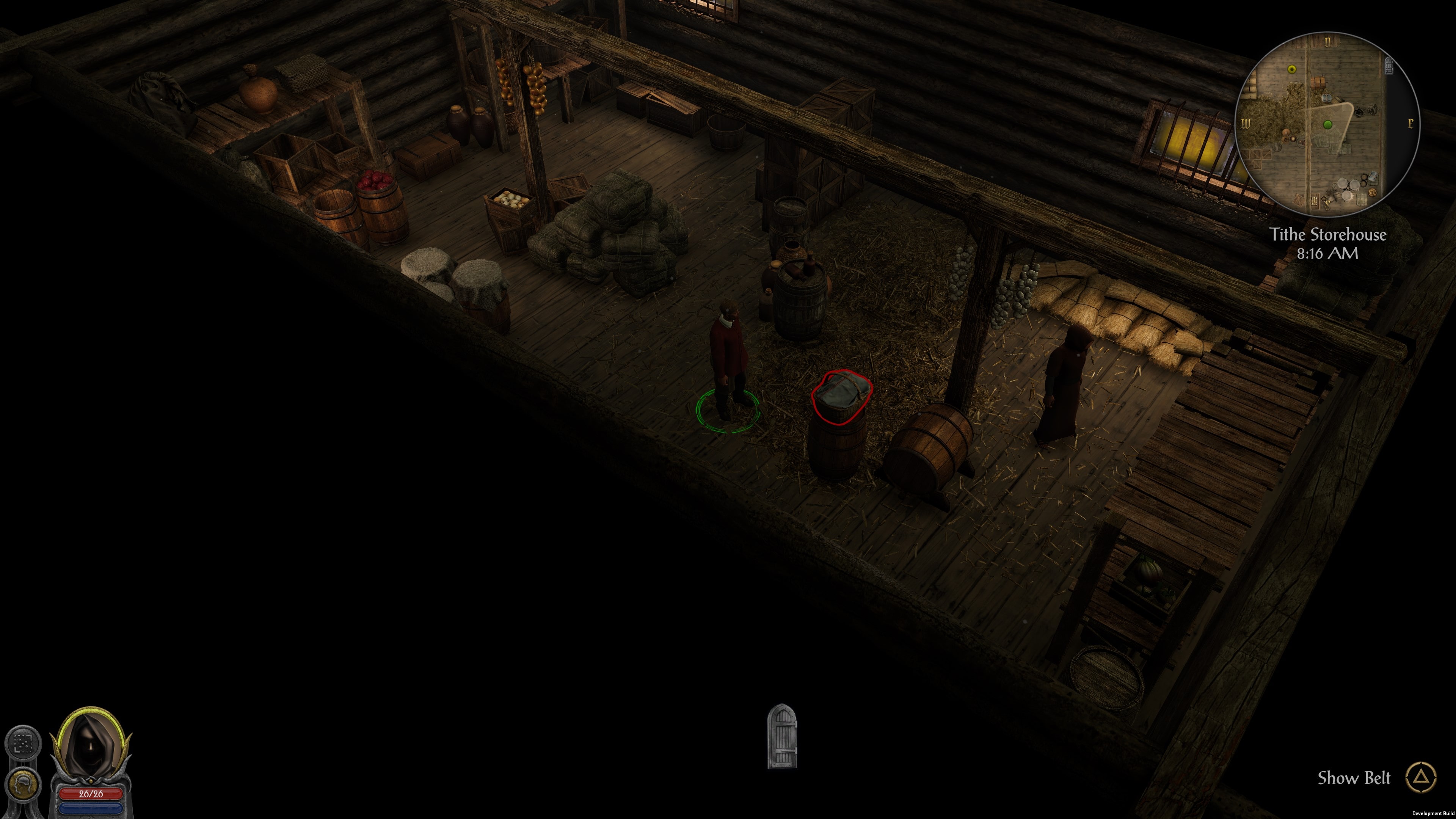Click the player marker dot on the minimap

[1328, 125]
